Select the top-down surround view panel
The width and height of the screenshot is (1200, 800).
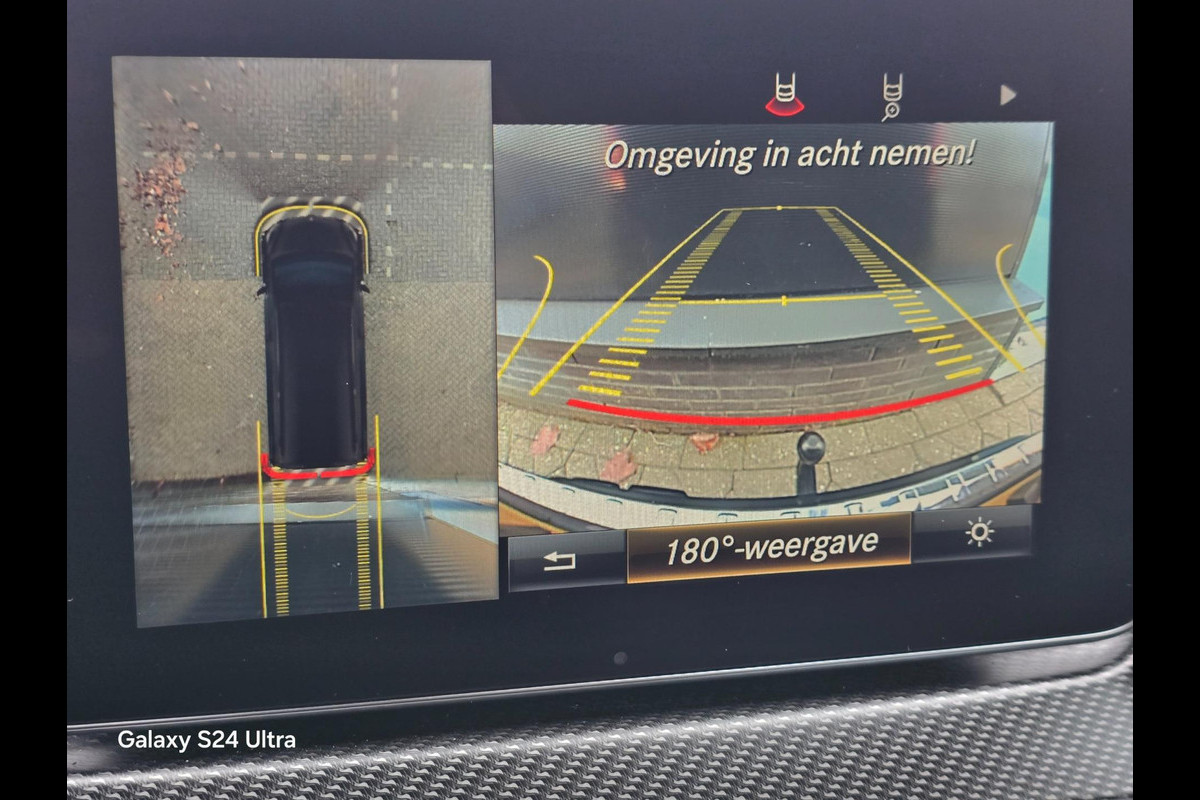click(x=305, y=340)
